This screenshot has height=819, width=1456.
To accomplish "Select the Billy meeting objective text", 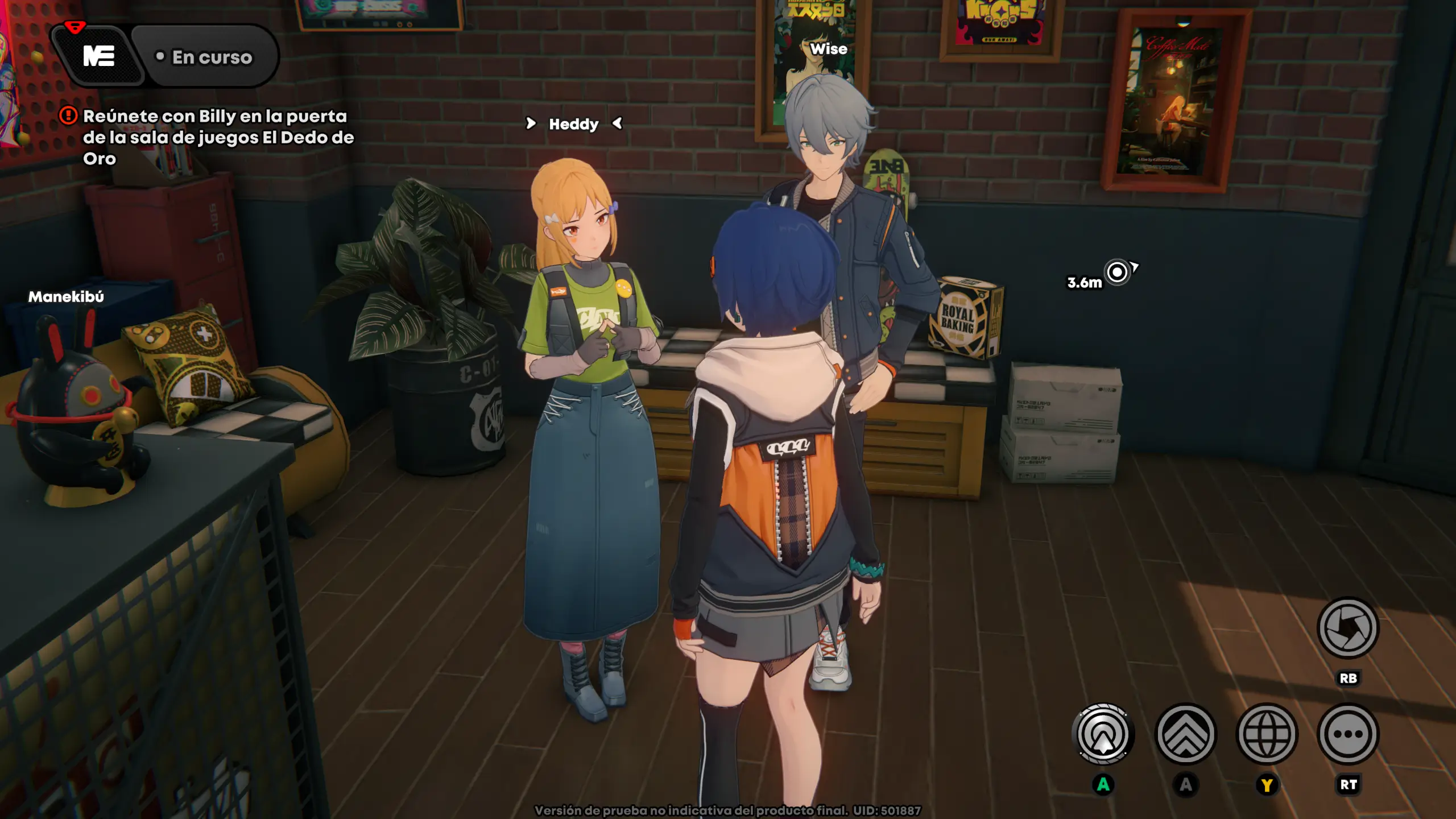I will pyautogui.click(x=218, y=137).
